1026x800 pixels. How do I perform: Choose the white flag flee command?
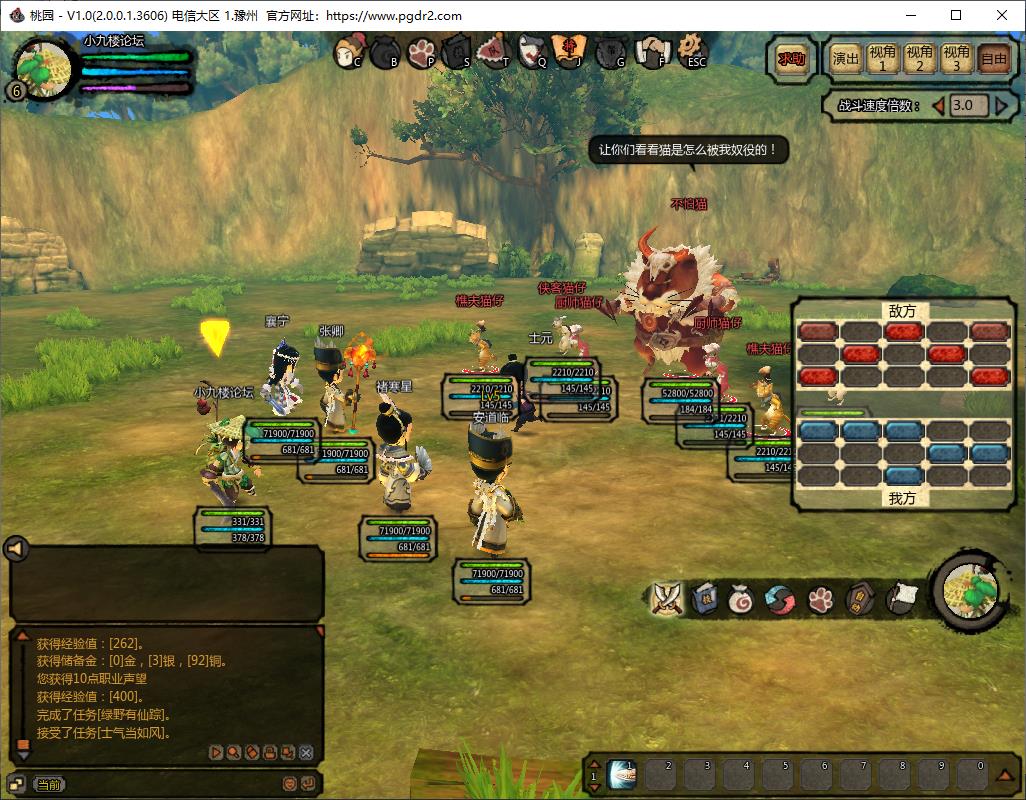click(x=899, y=598)
